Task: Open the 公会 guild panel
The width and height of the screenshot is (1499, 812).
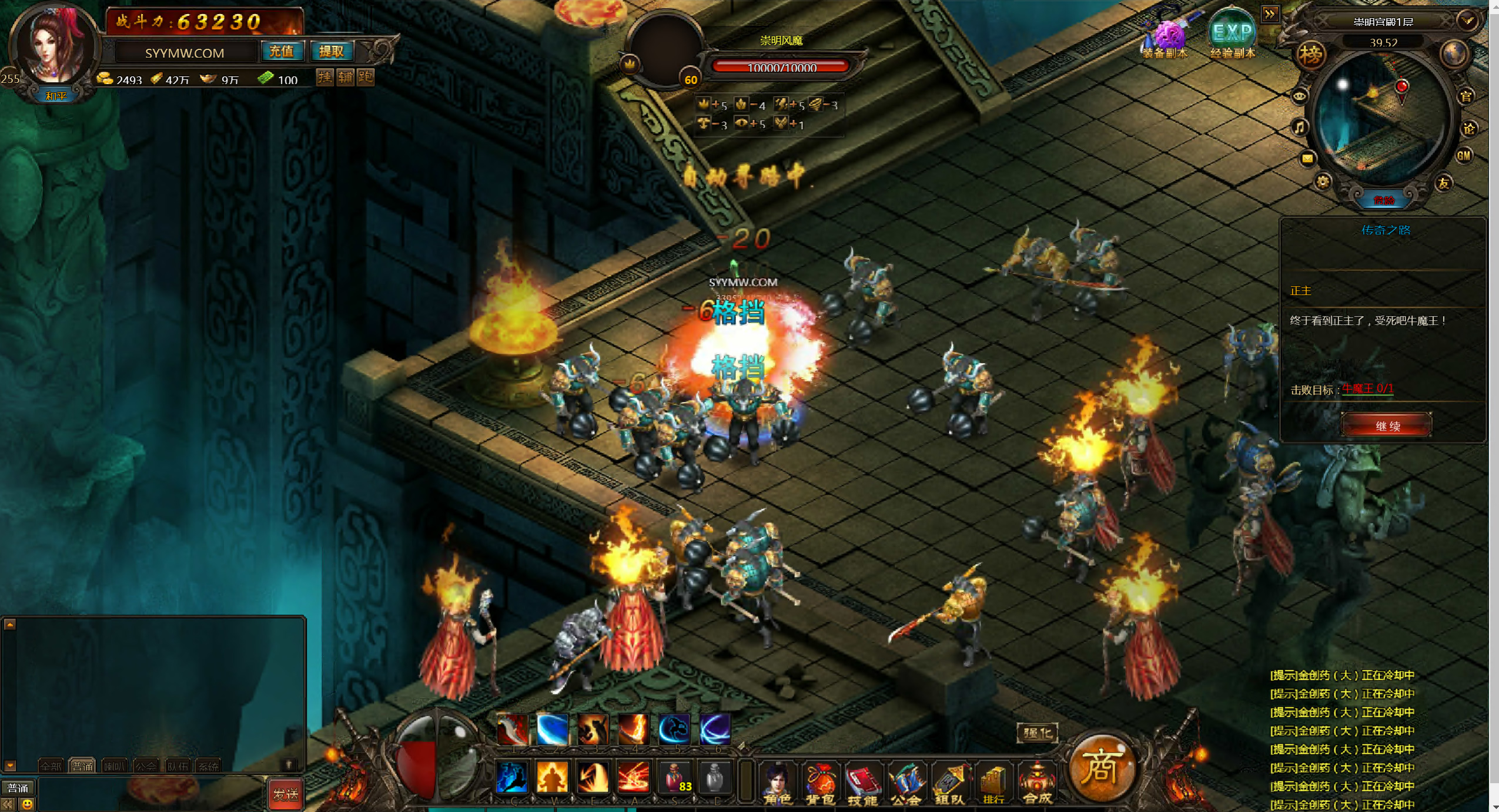Action: point(906,782)
